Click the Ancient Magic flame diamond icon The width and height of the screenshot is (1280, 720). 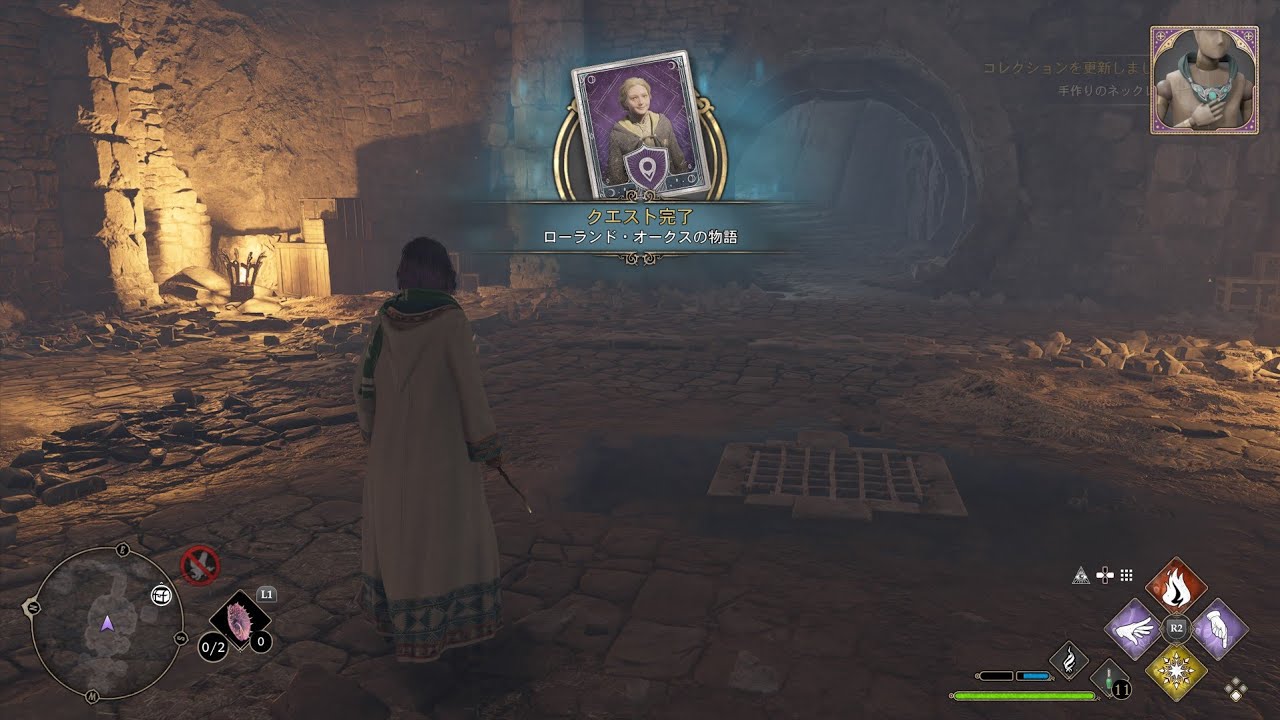pos(1068,660)
